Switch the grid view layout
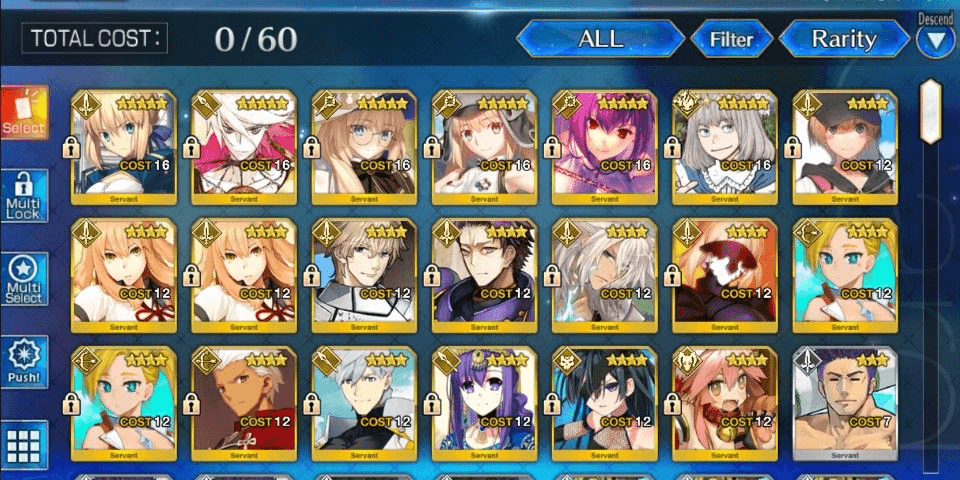This screenshot has height=480, width=960. (24, 443)
